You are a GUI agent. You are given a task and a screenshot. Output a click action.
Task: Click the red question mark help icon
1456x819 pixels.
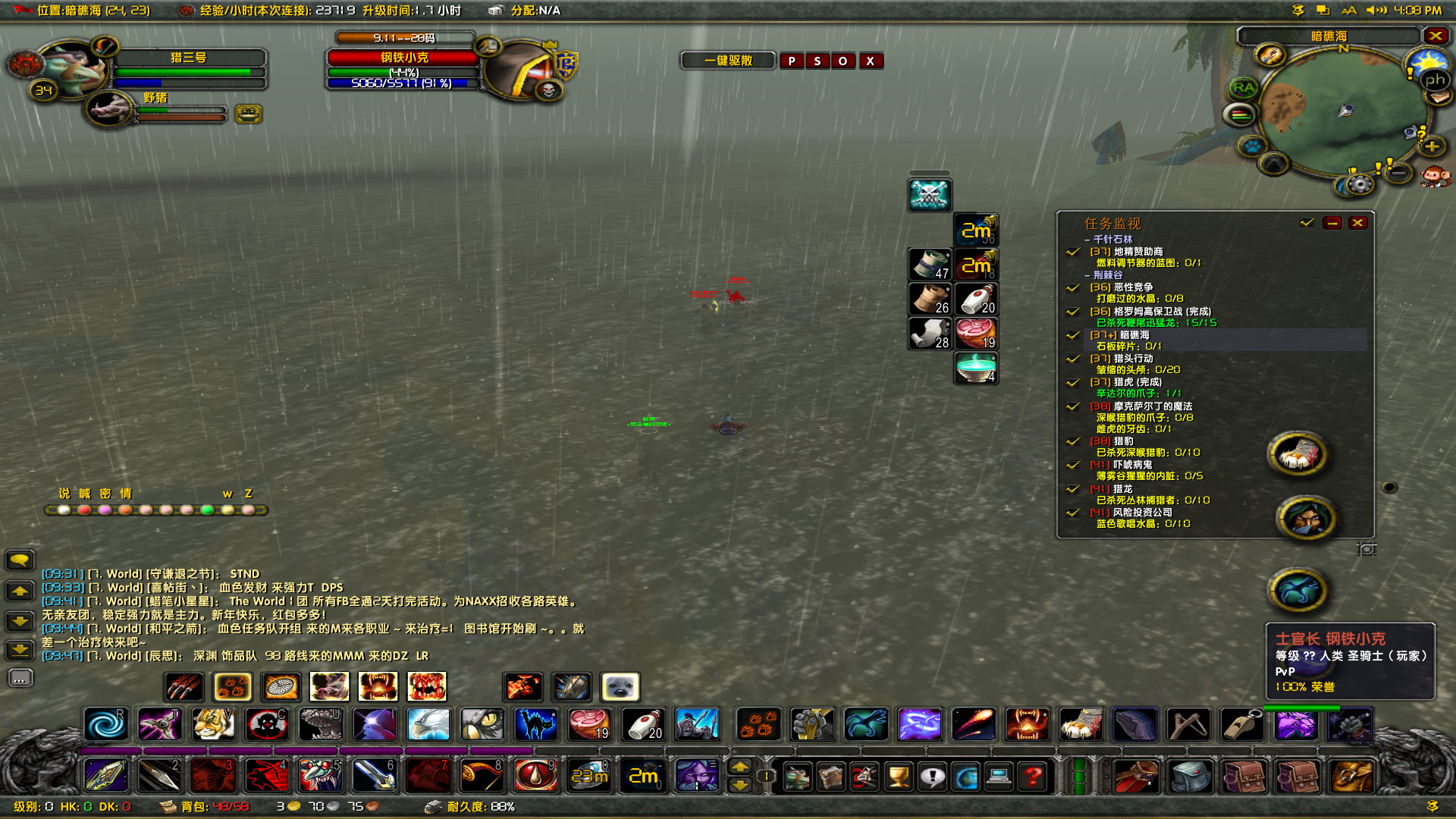1031,775
